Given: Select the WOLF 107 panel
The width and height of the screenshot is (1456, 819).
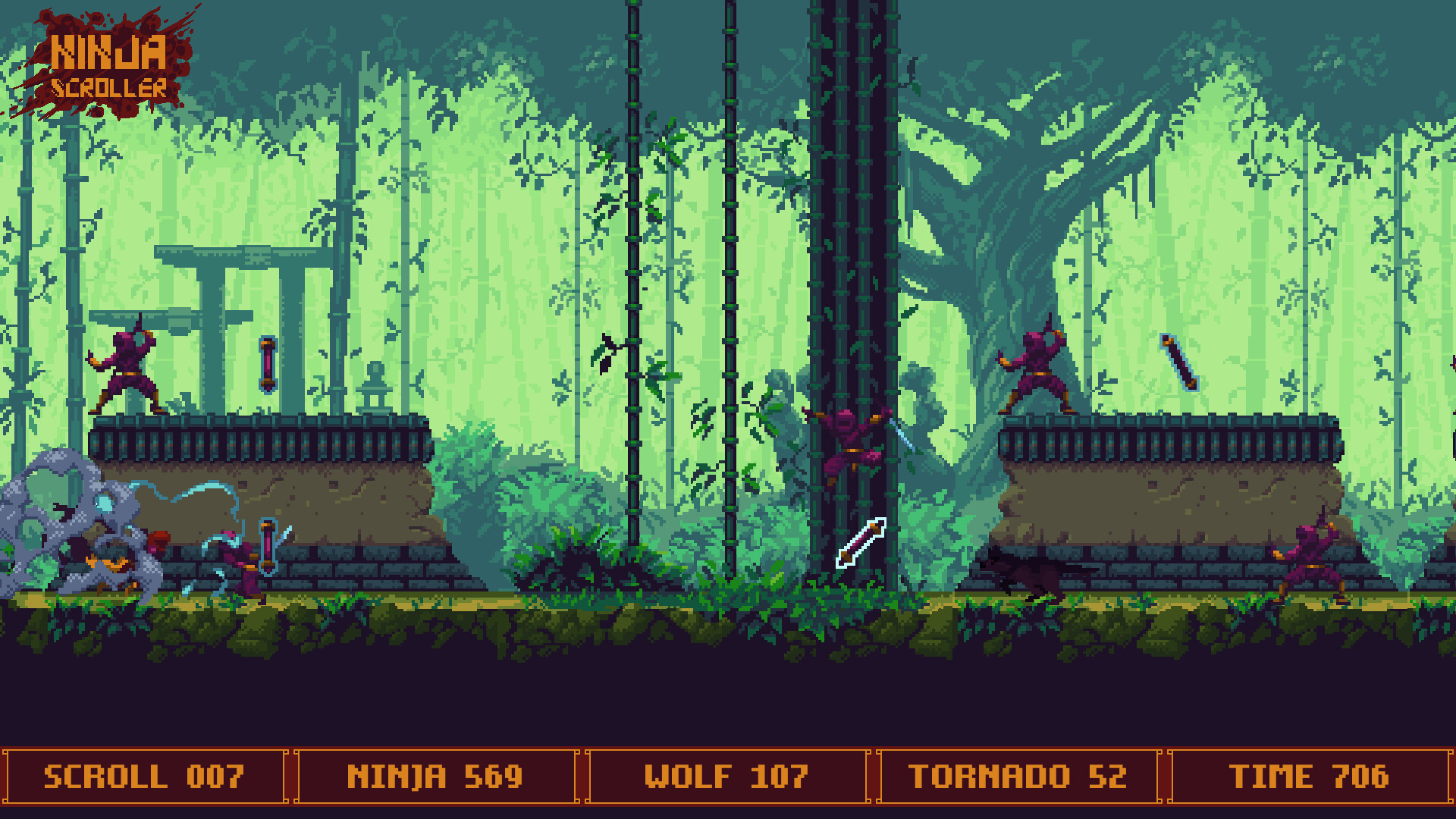Looking at the screenshot, I should [x=726, y=775].
